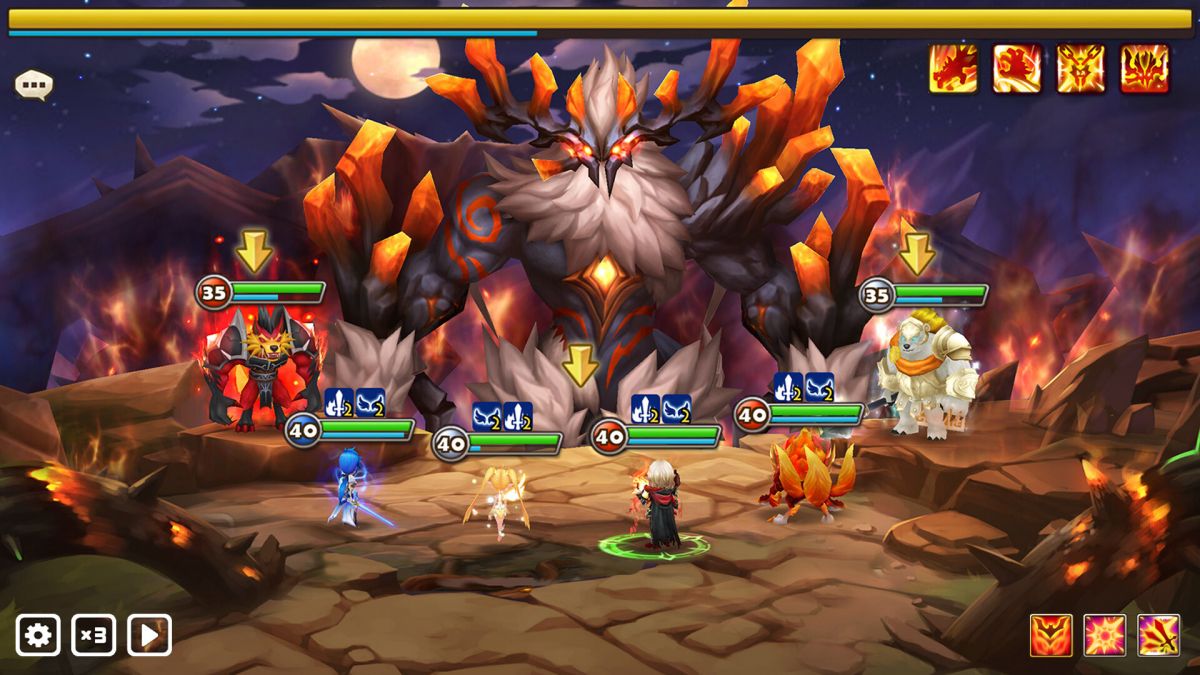
Task: Activate the sunburst explosion skill
Action: (1105, 635)
